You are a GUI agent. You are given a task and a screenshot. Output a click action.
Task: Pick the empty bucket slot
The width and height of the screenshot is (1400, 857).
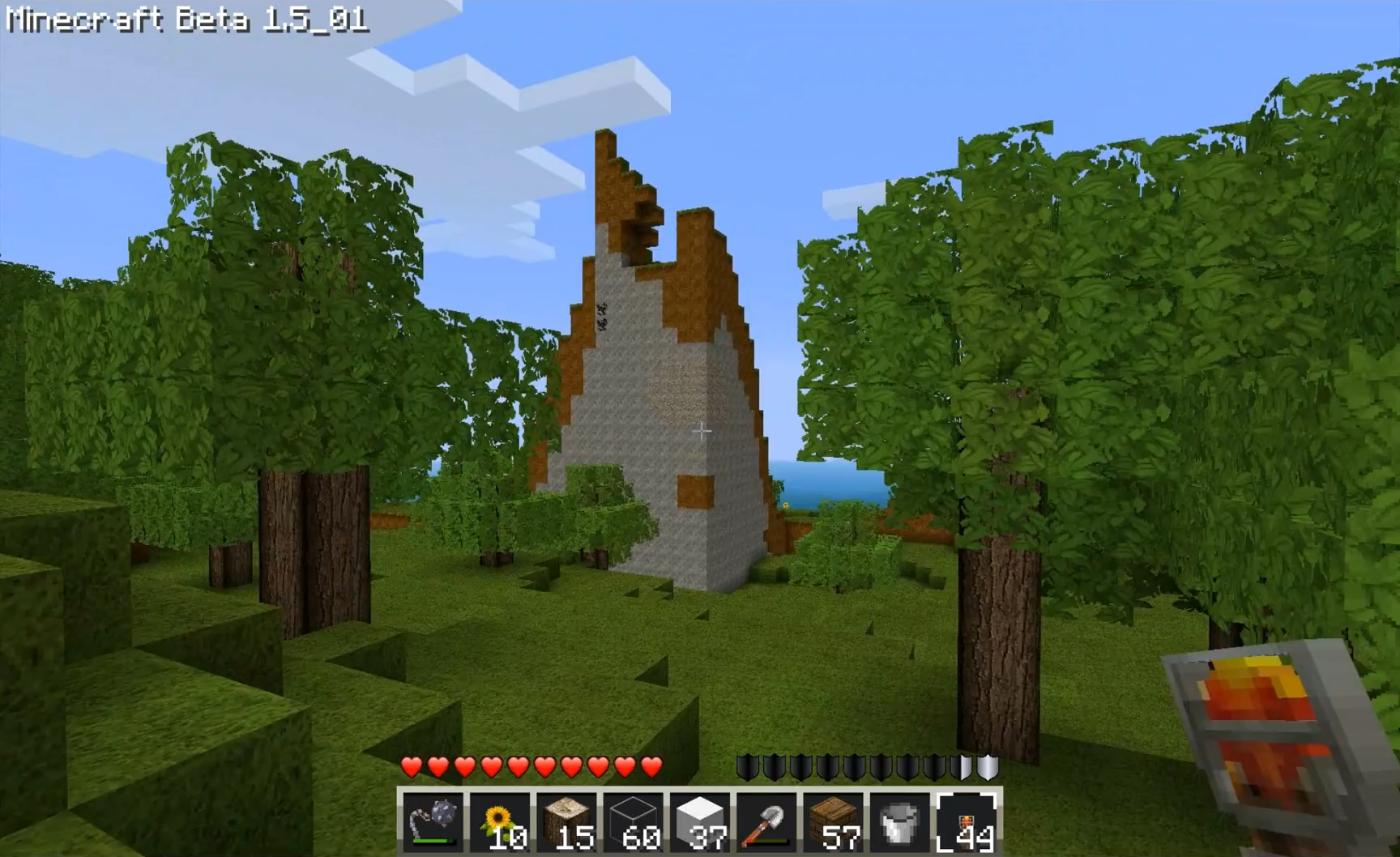click(899, 821)
